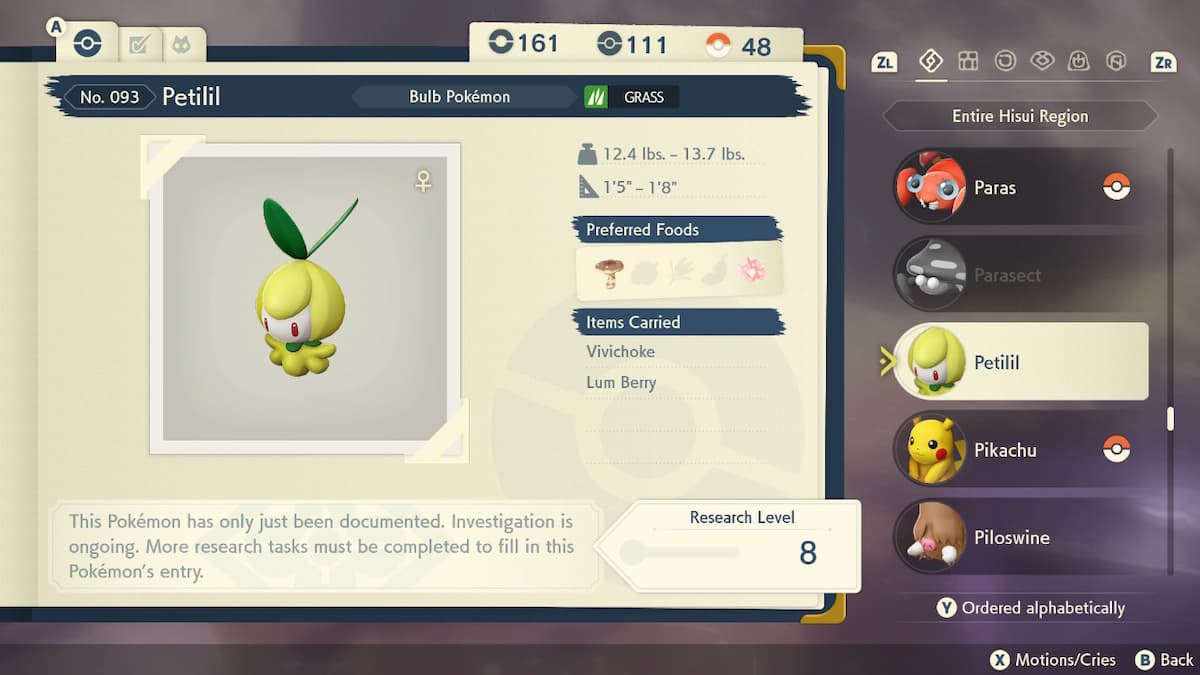The image size is (1200, 675).
Task: Open the Pokémon face silhouette tab
Action: coord(182,45)
